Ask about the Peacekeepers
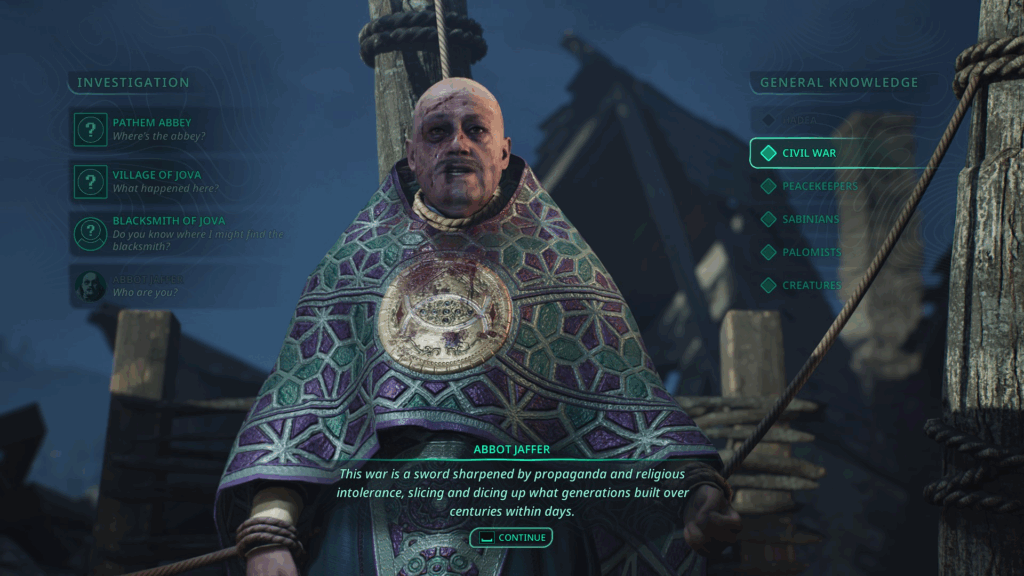 818,186
